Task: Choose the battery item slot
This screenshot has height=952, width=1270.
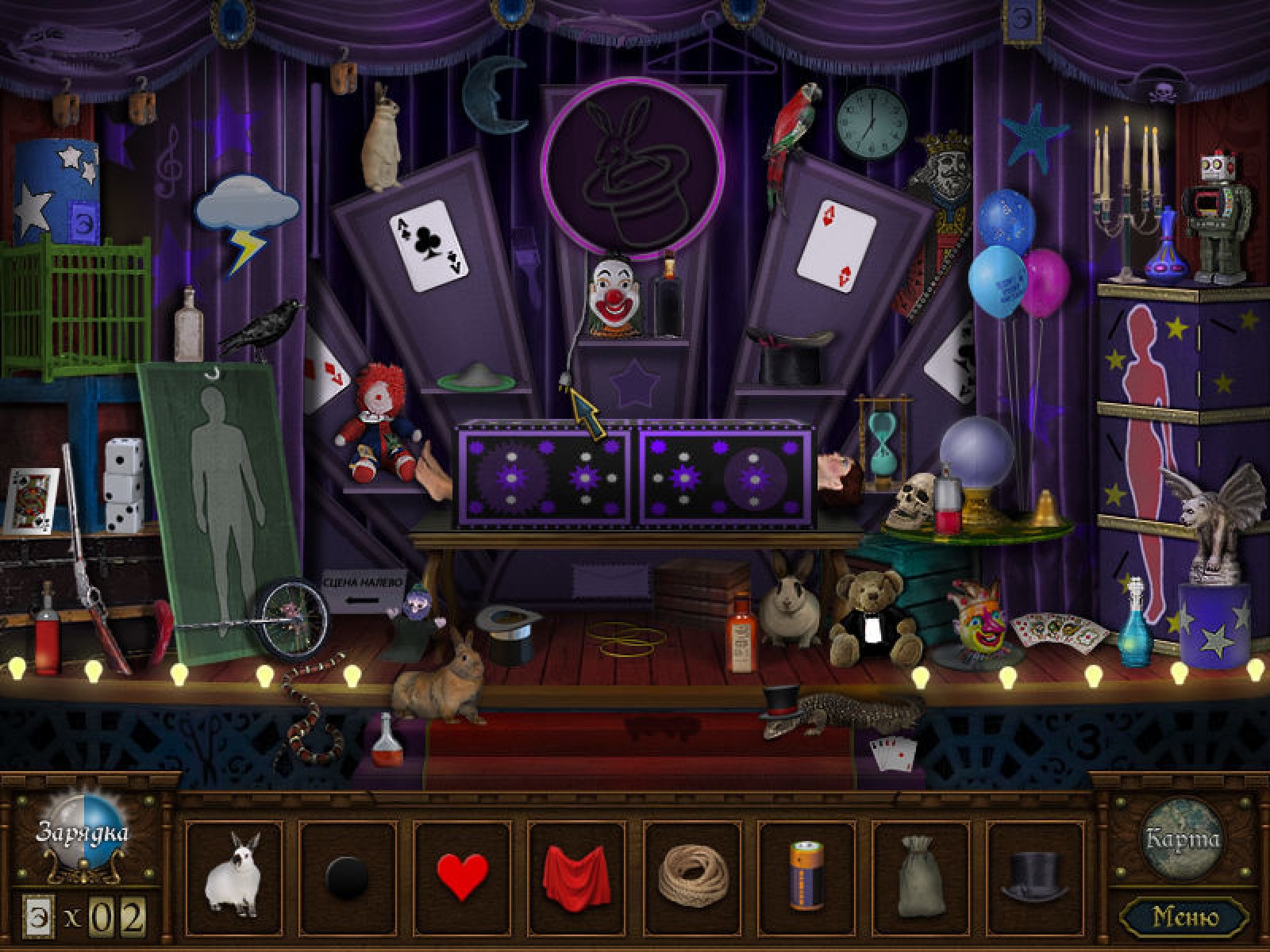Action: pyautogui.click(x=806, y=876)
